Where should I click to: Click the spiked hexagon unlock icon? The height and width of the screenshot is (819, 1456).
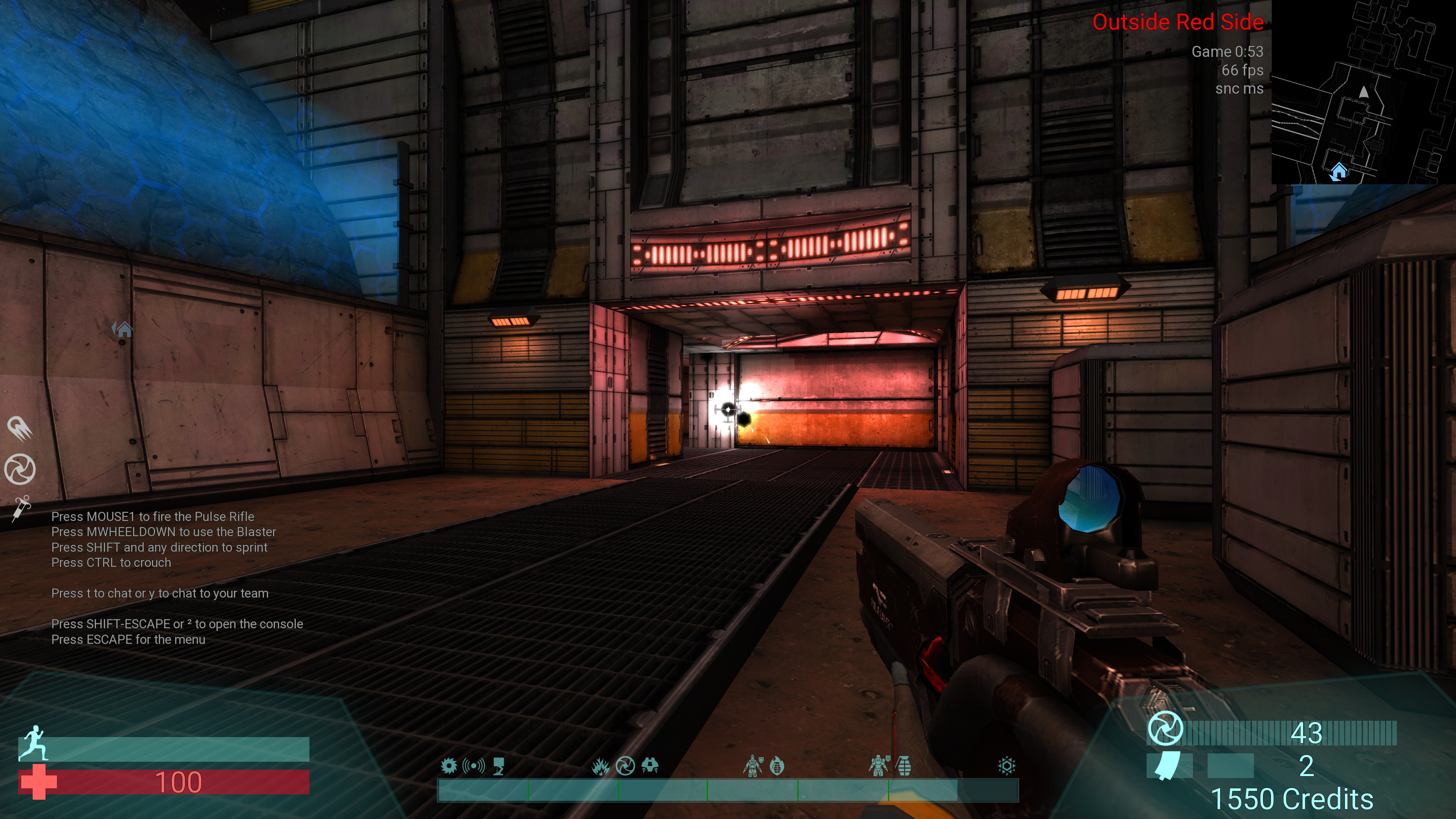pyautogui.click(x=1007, y=766)
